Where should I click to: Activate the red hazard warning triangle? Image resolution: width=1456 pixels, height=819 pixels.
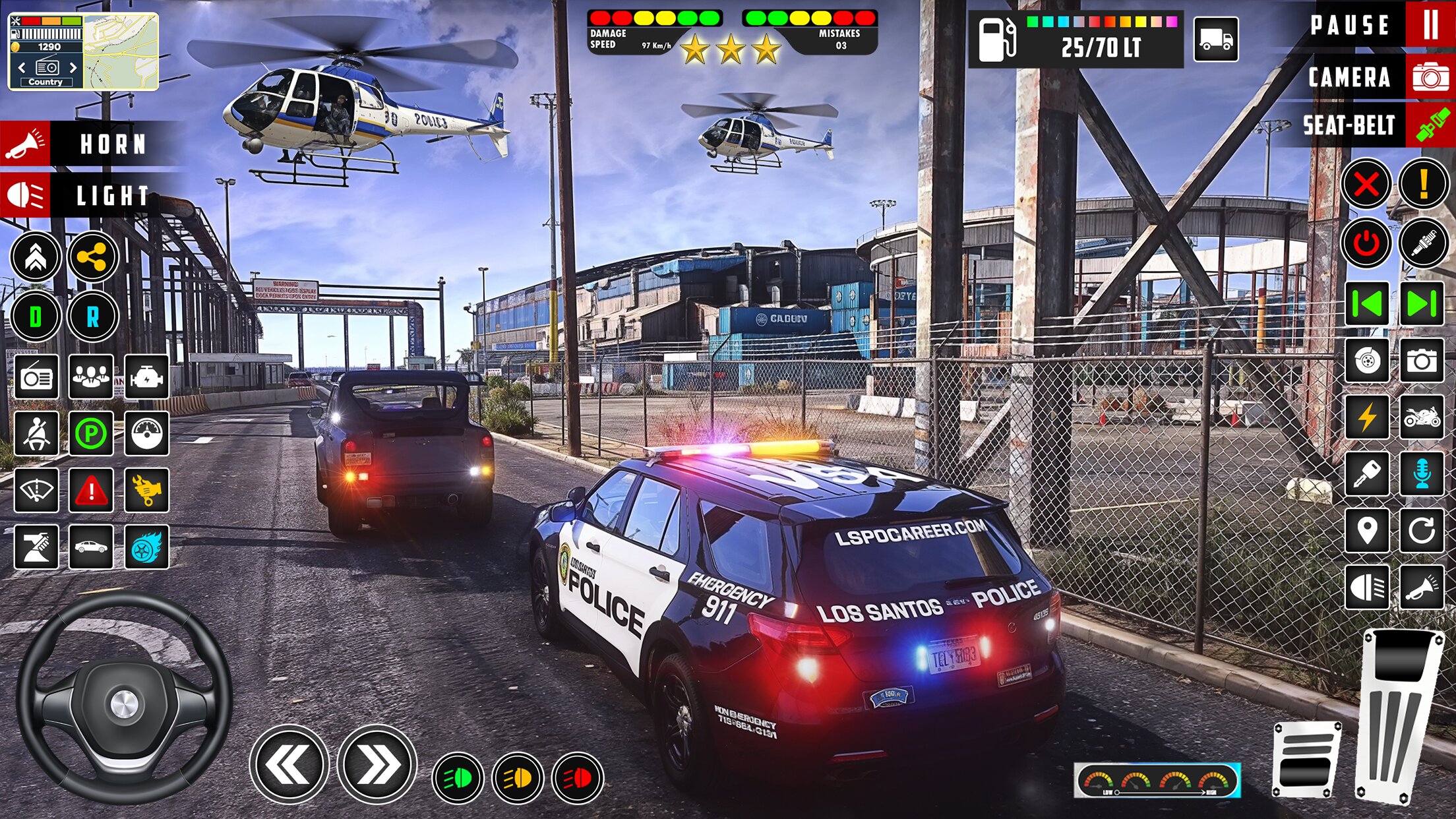[x=91, y=491]
